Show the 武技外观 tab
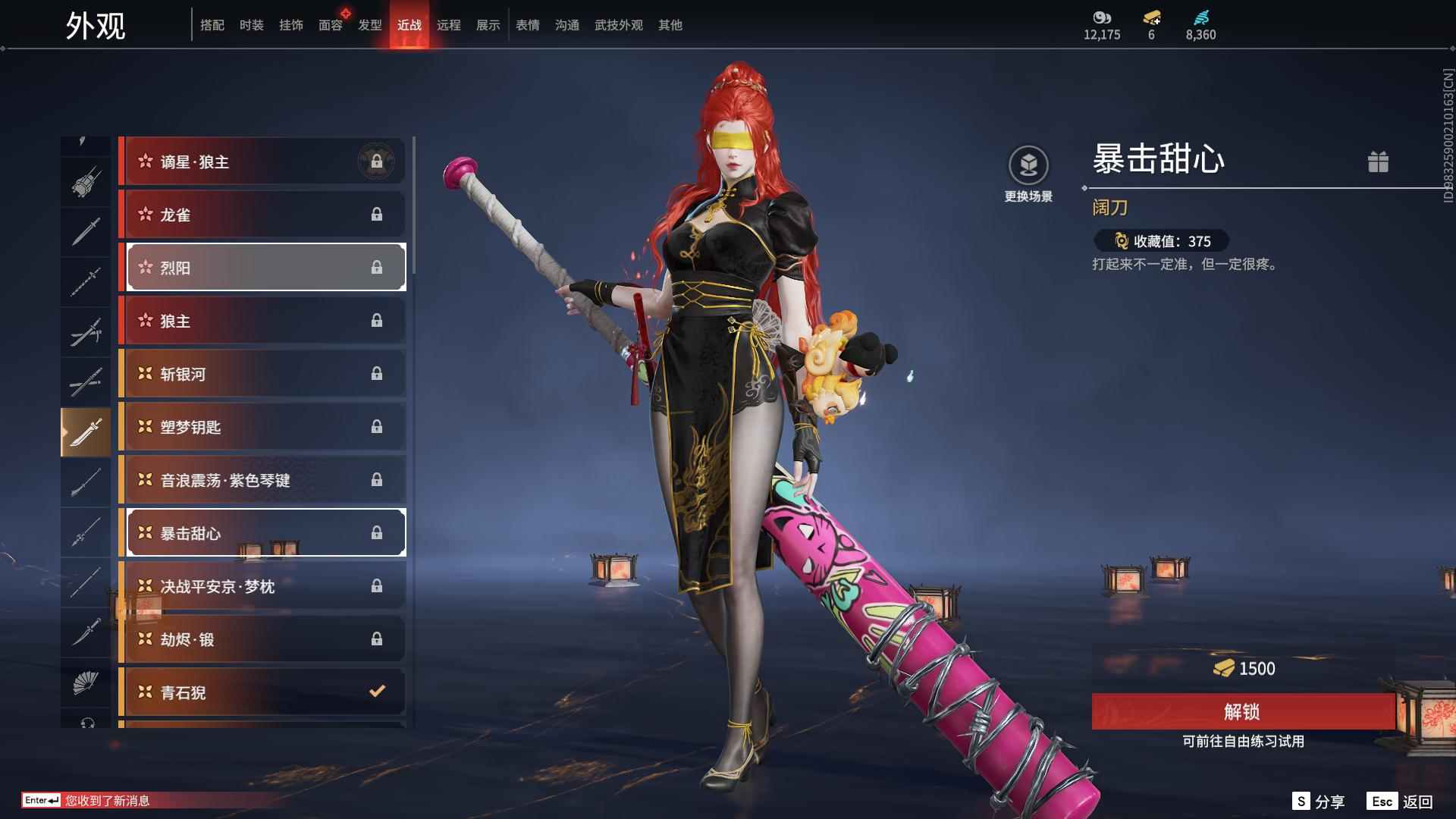 (x=618, y=25)
